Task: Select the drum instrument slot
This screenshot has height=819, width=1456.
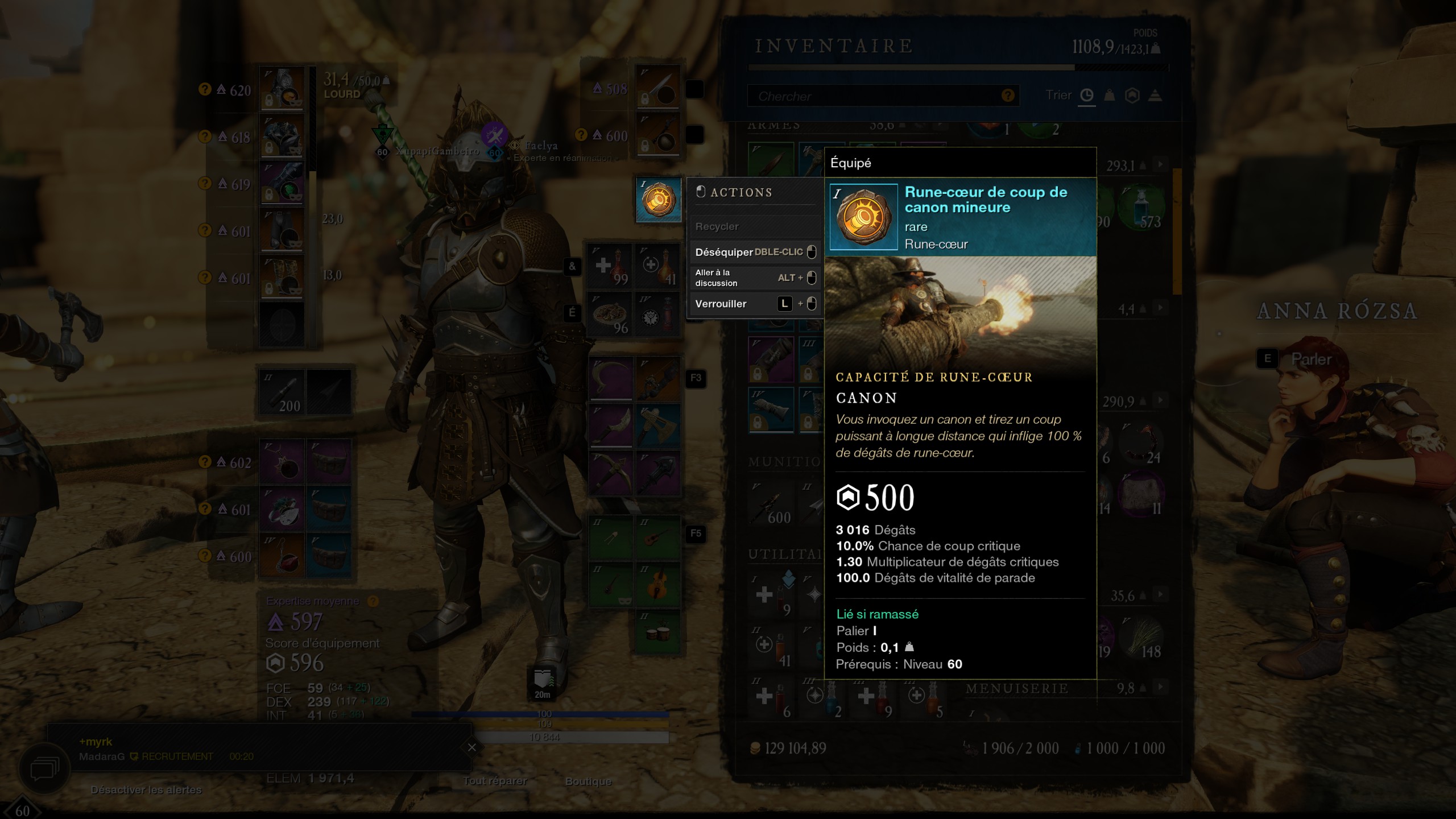Action: [658, 632]
